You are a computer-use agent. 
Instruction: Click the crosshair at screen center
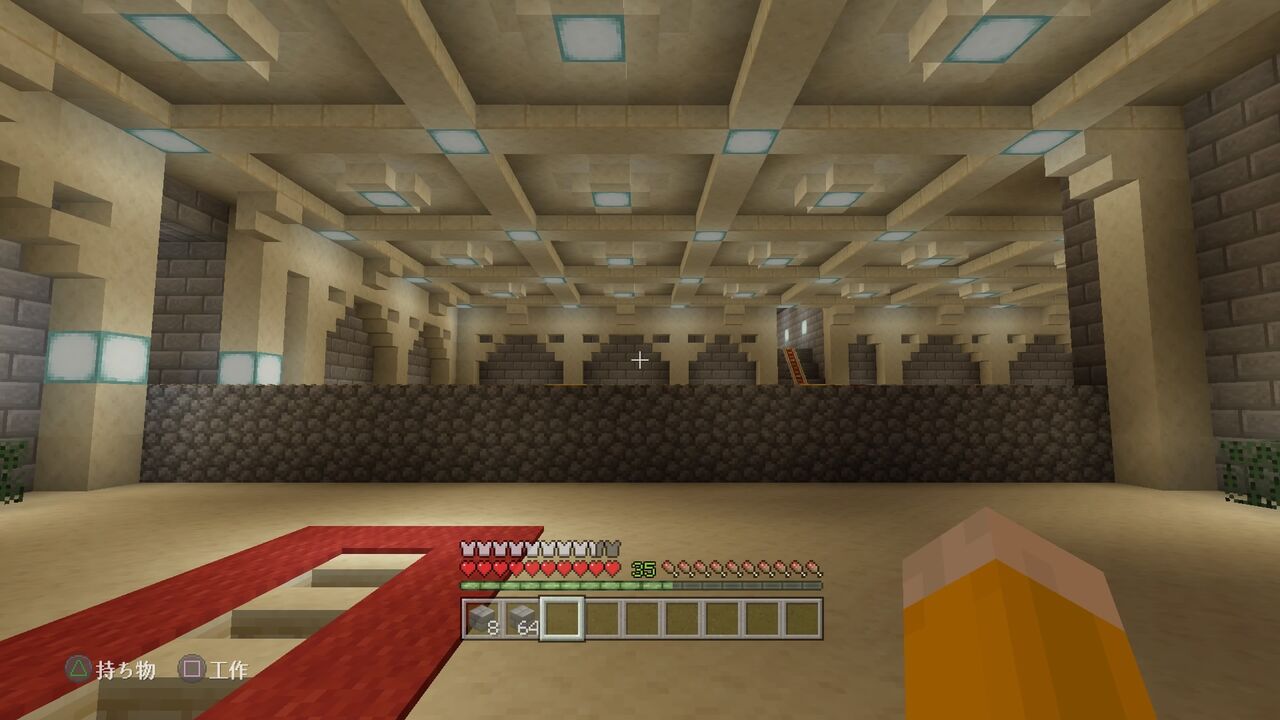(x=640, y=358)
